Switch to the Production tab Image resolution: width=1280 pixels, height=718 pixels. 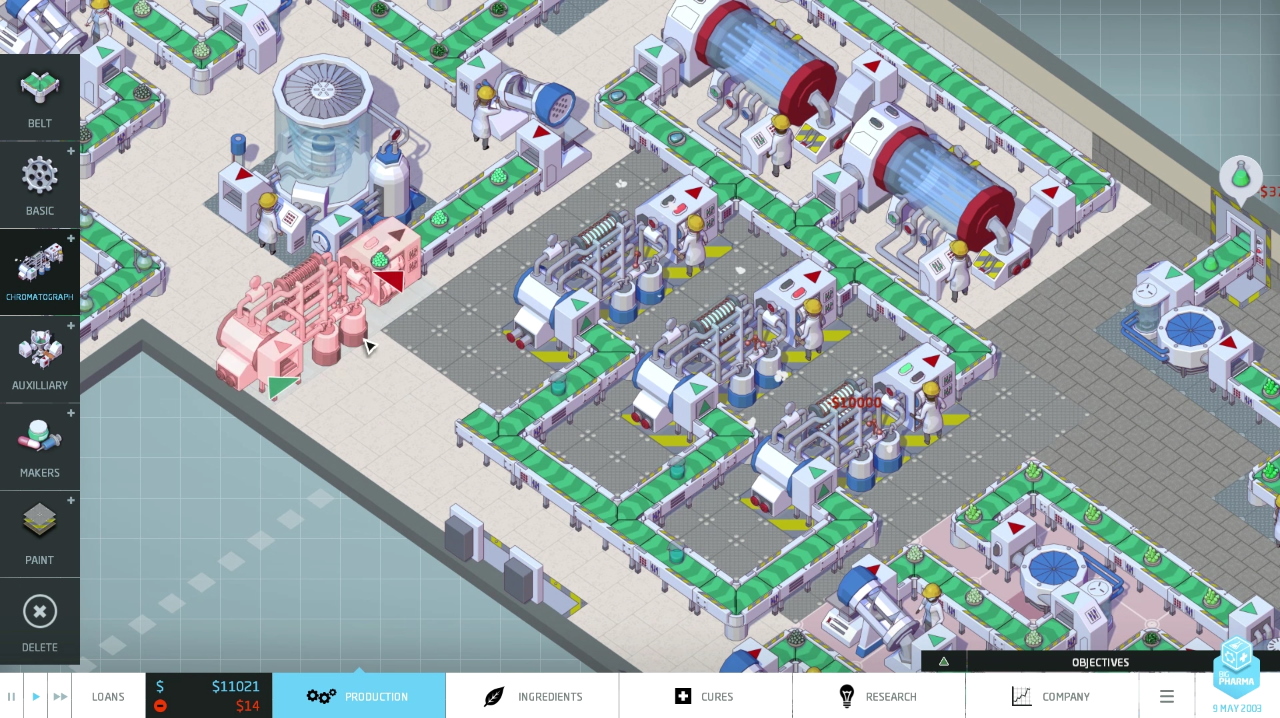tap(358, 696)
